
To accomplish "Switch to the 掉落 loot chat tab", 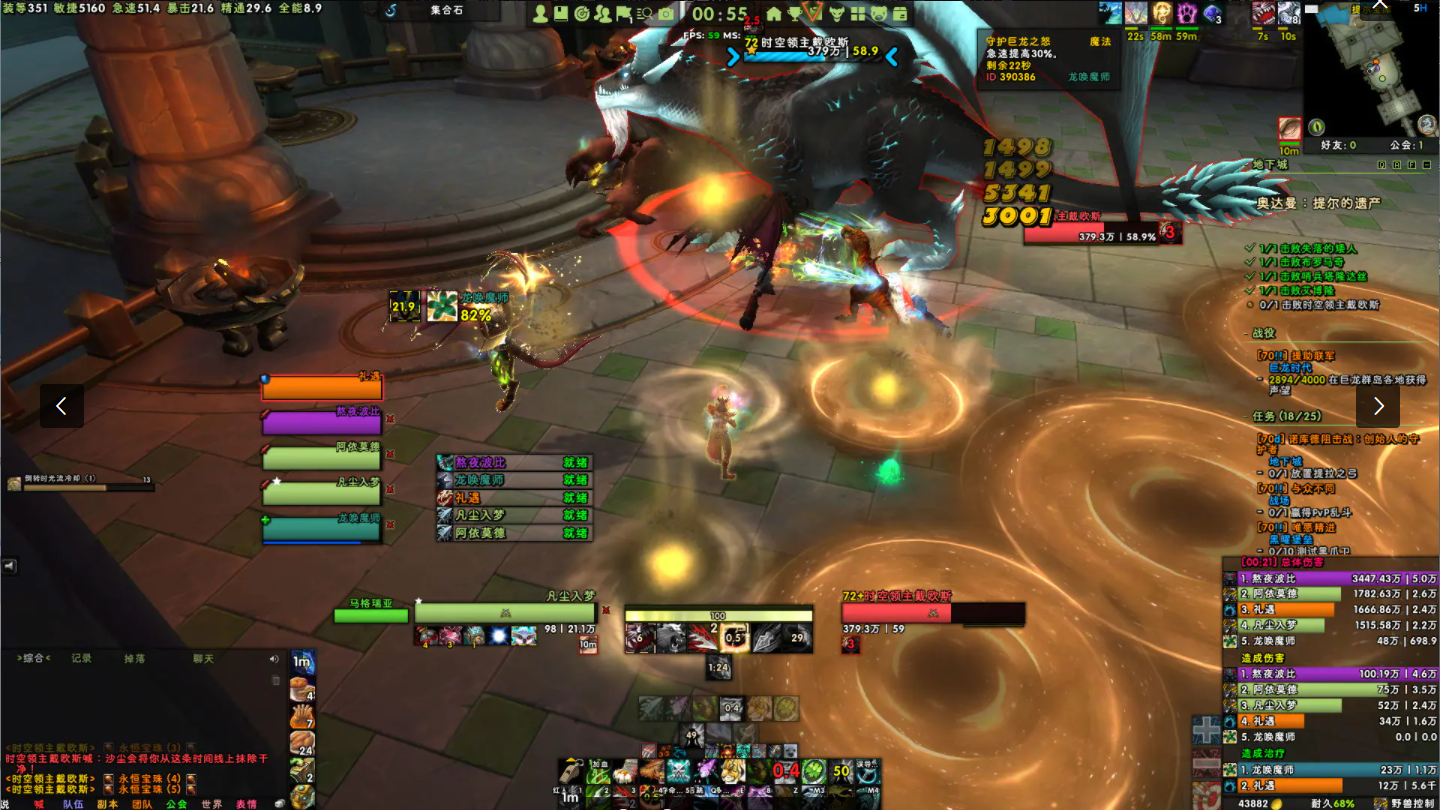I will click(135, 658).
